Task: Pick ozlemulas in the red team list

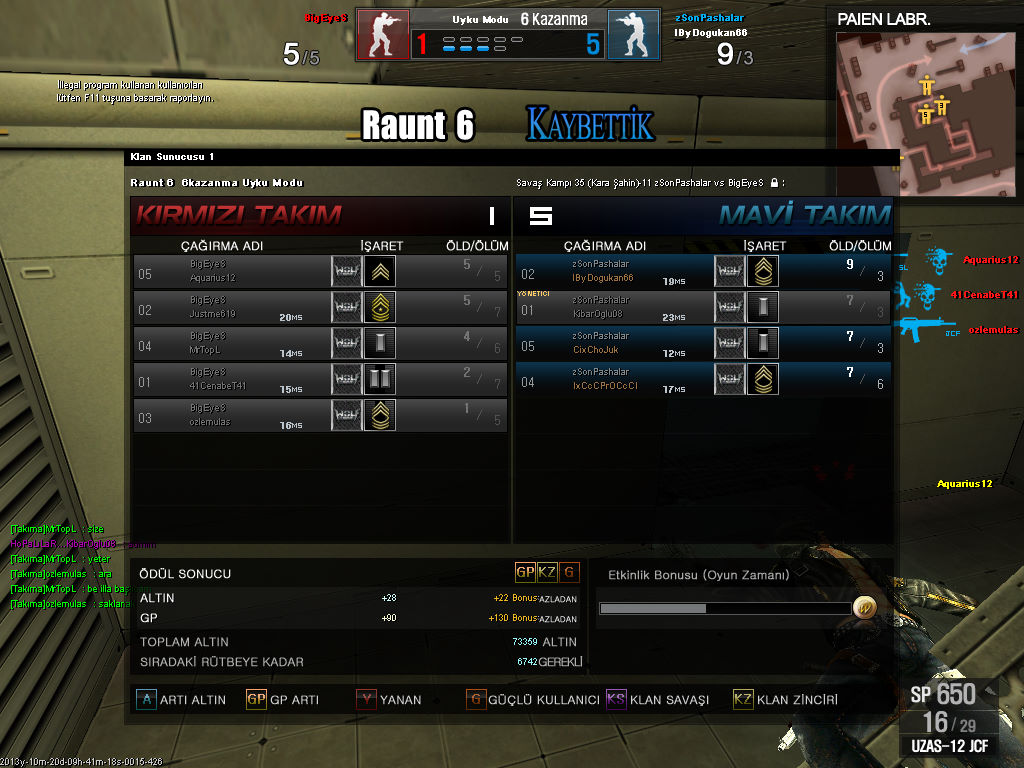Action: coord(320,415)
